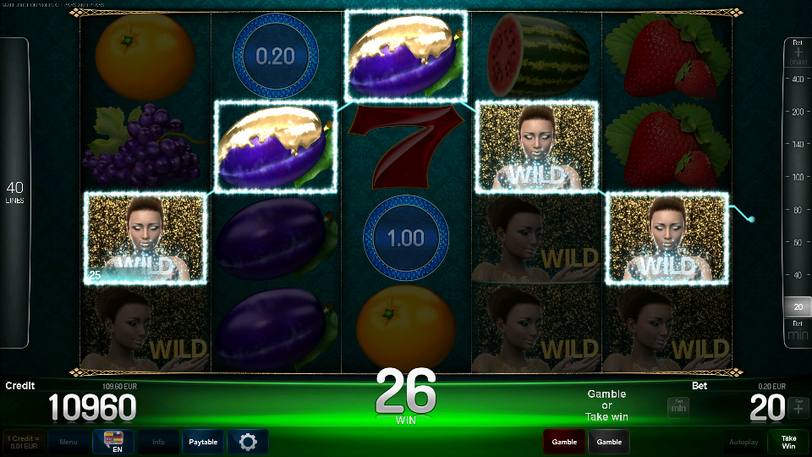Collect winnings with Take Win

coord(789,441)
